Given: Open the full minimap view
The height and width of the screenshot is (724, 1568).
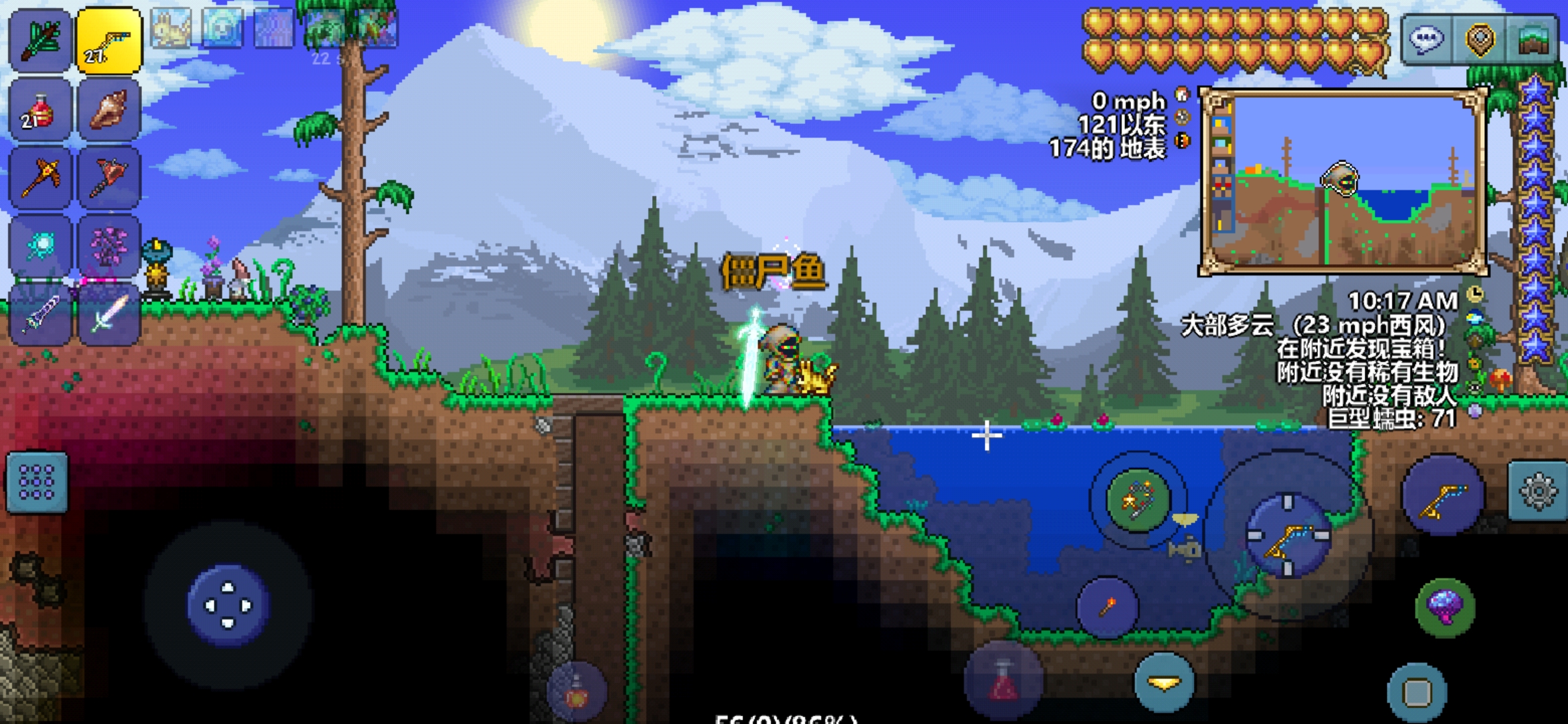Looking at the screenshot, I should (1532, 40).
